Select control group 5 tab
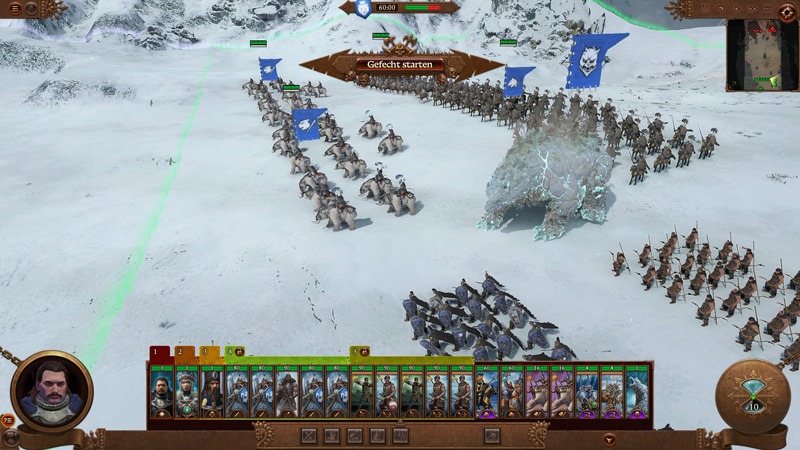The image size is (800, 450). tap(359, 353)
